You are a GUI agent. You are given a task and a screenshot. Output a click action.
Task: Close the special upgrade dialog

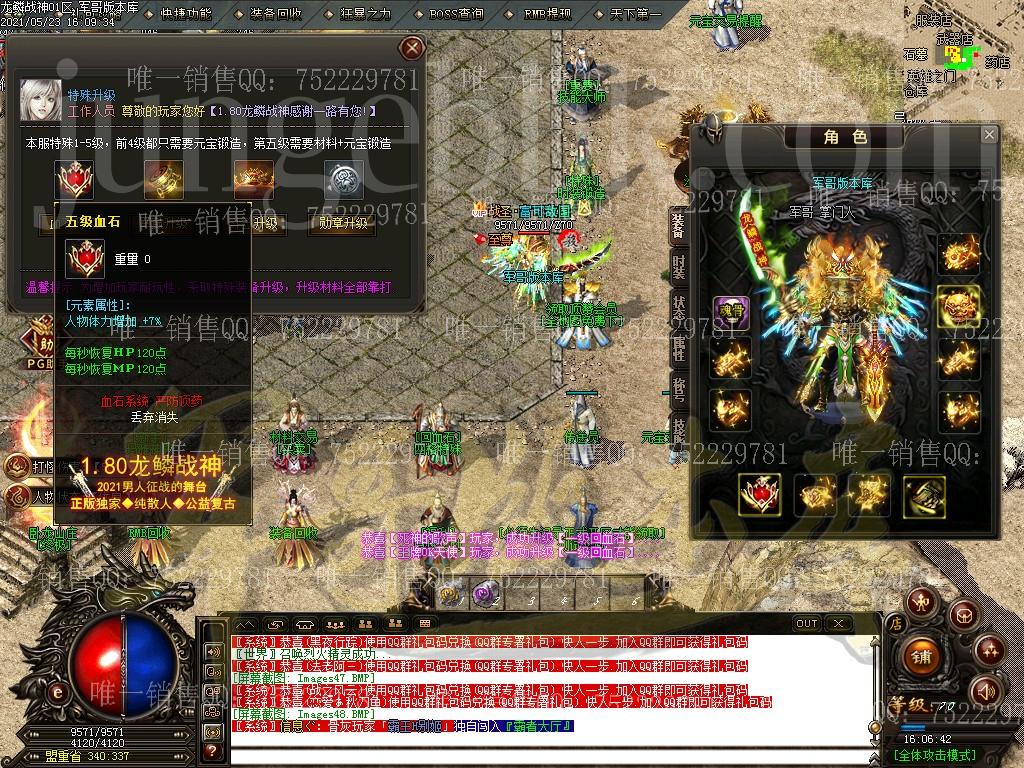pos(411,48)
